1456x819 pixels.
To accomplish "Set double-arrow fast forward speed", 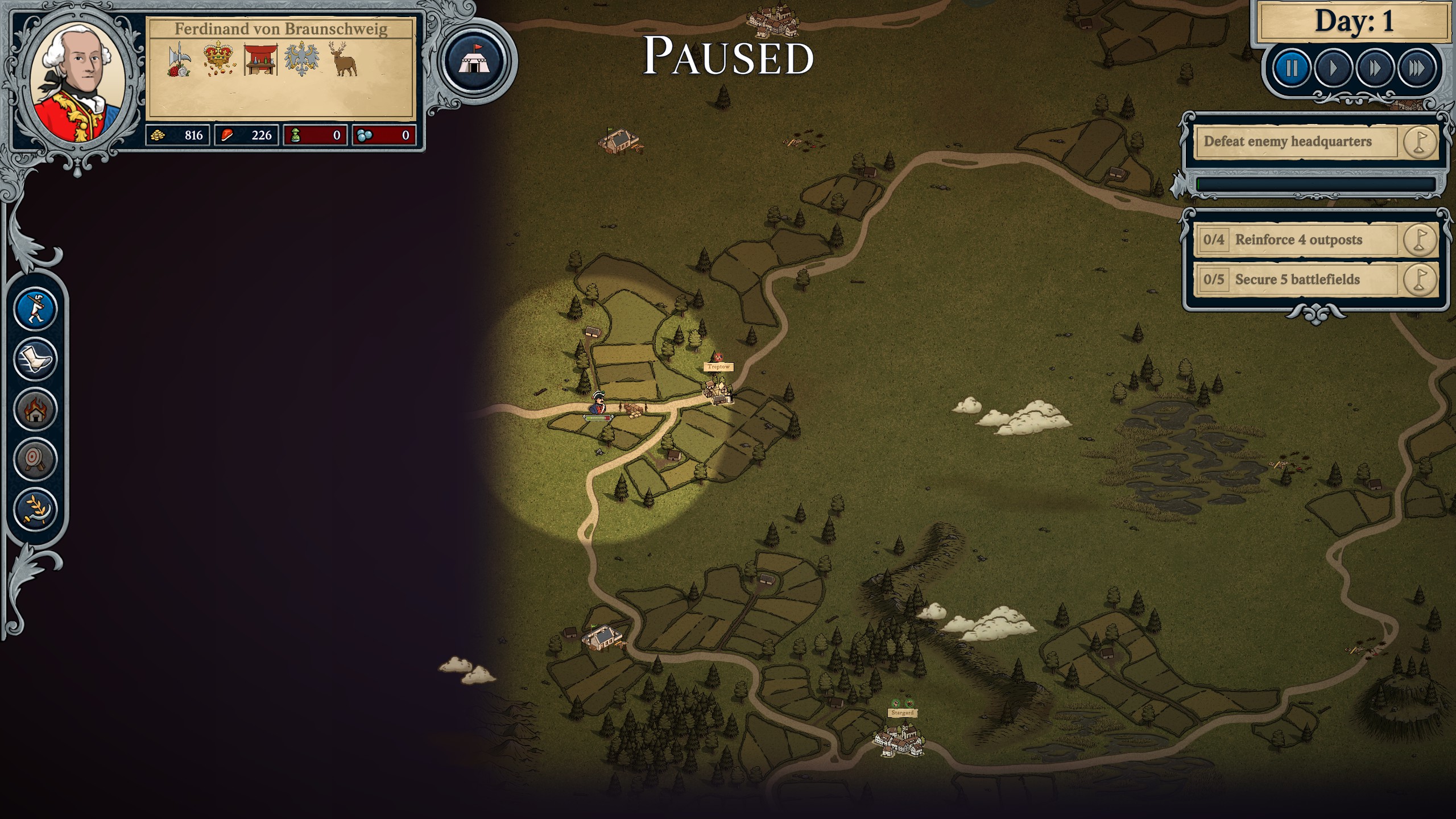I will pos(1375,69).
